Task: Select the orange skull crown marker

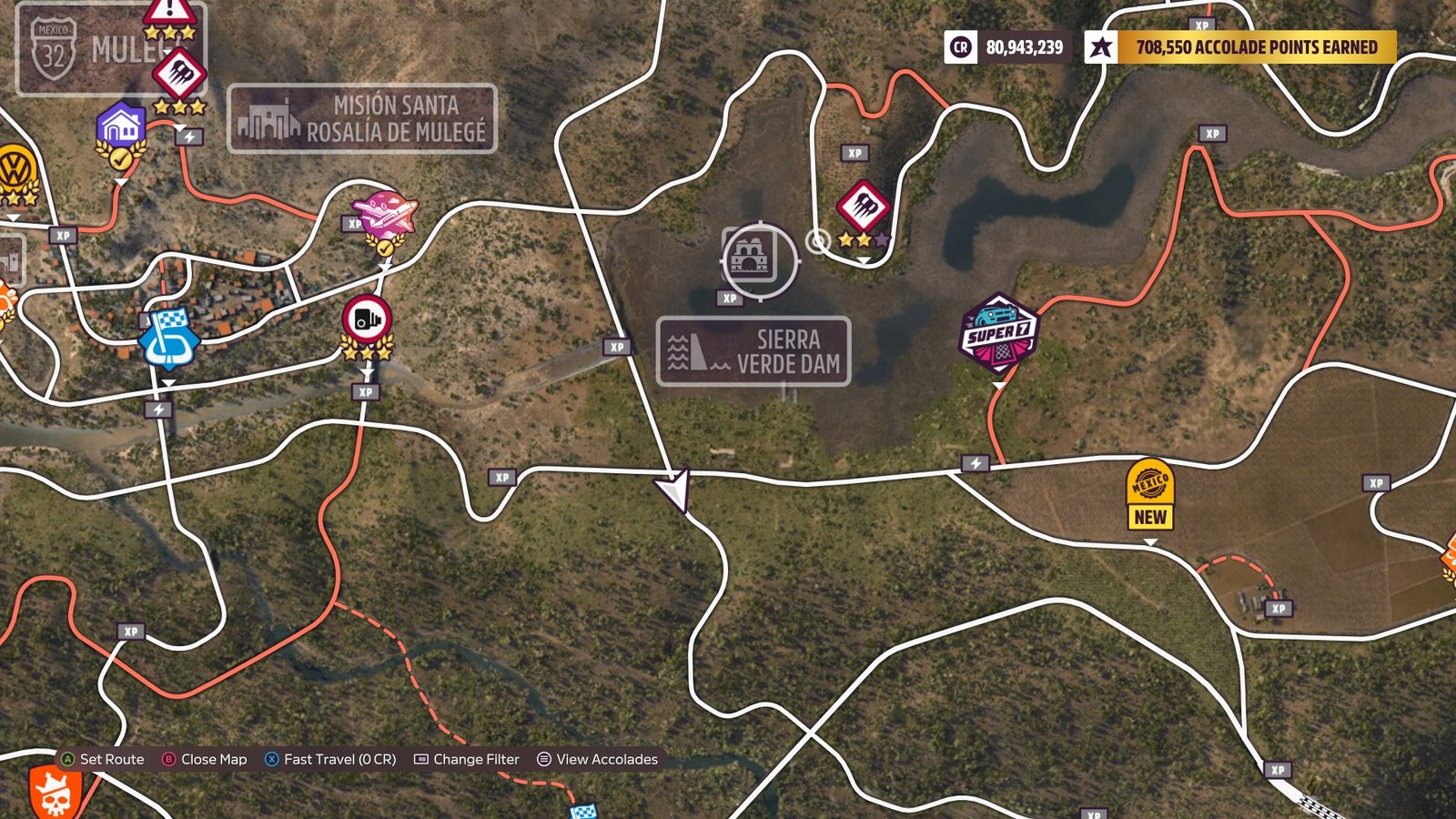Action: point(55,792)
